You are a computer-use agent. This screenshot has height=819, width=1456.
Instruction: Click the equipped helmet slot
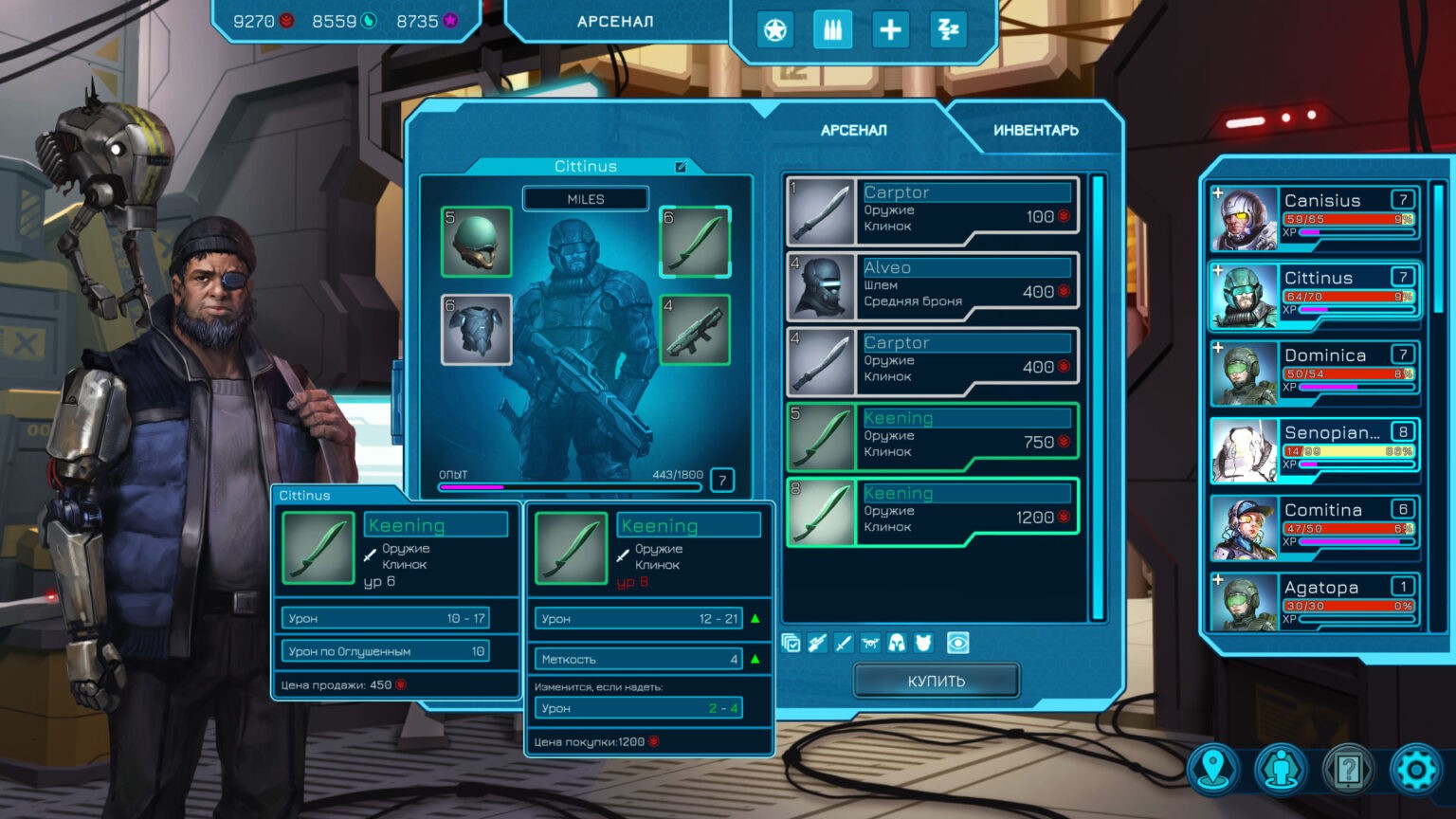476,242
